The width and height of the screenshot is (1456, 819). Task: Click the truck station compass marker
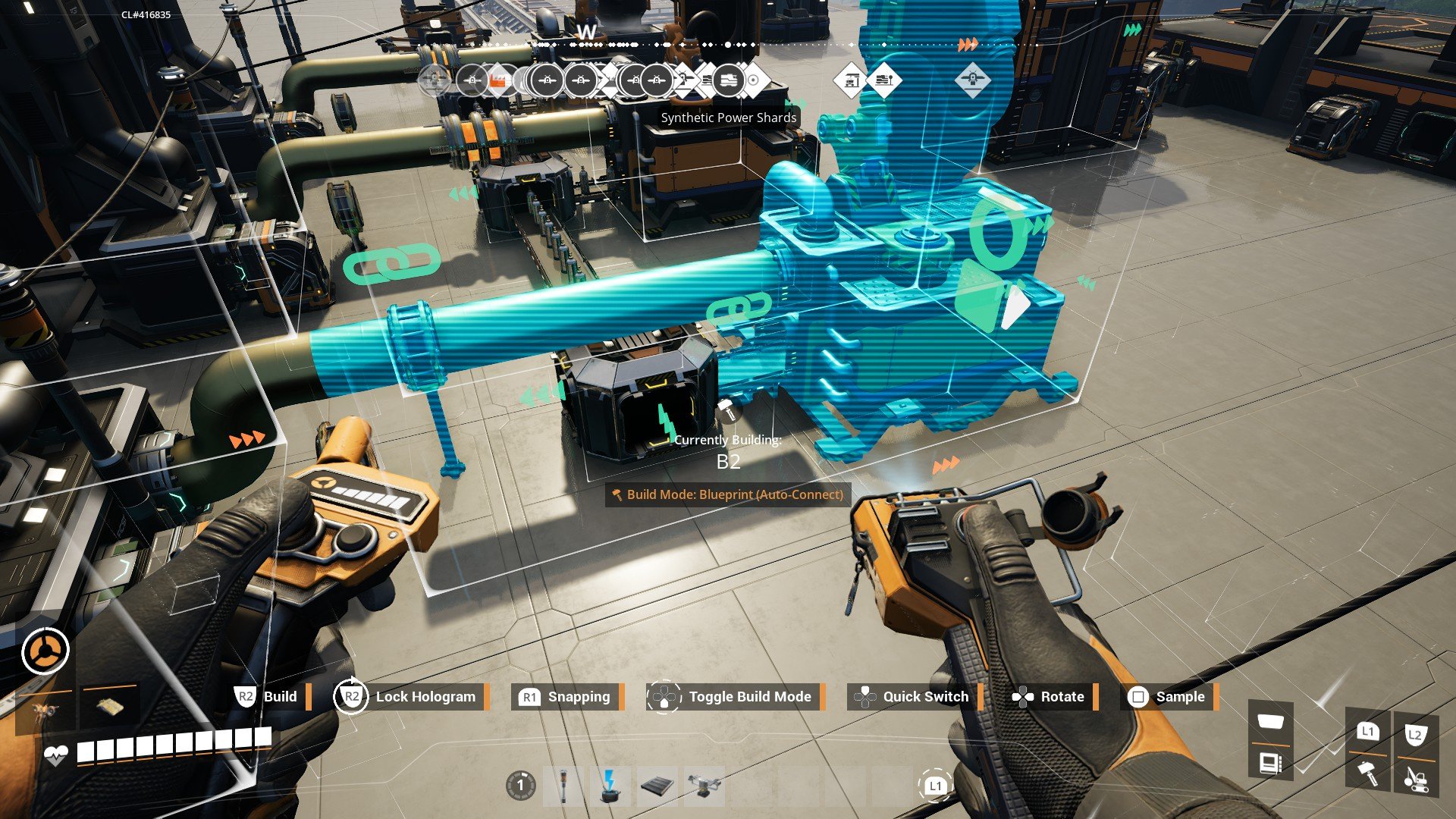(850, 80)
